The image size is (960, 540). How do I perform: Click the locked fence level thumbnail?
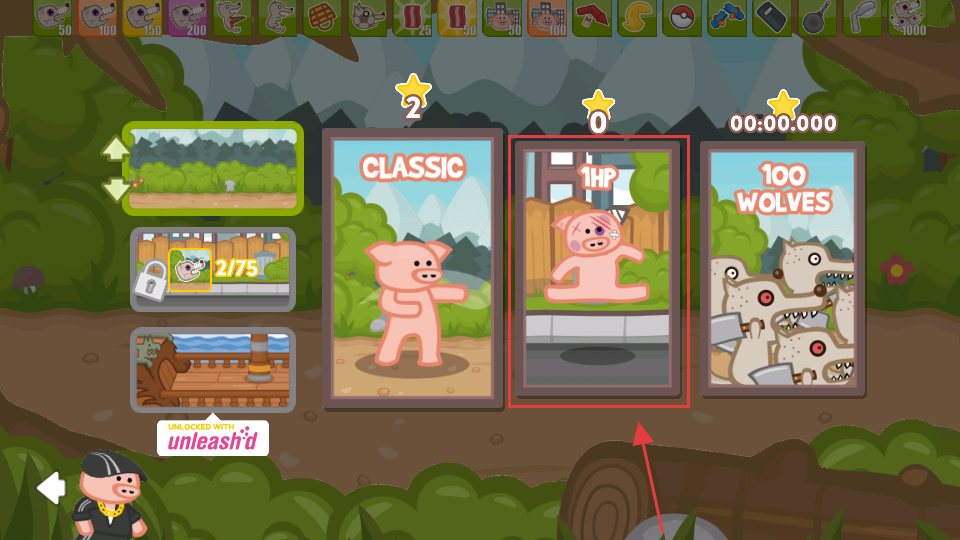(x=213, y=269)
